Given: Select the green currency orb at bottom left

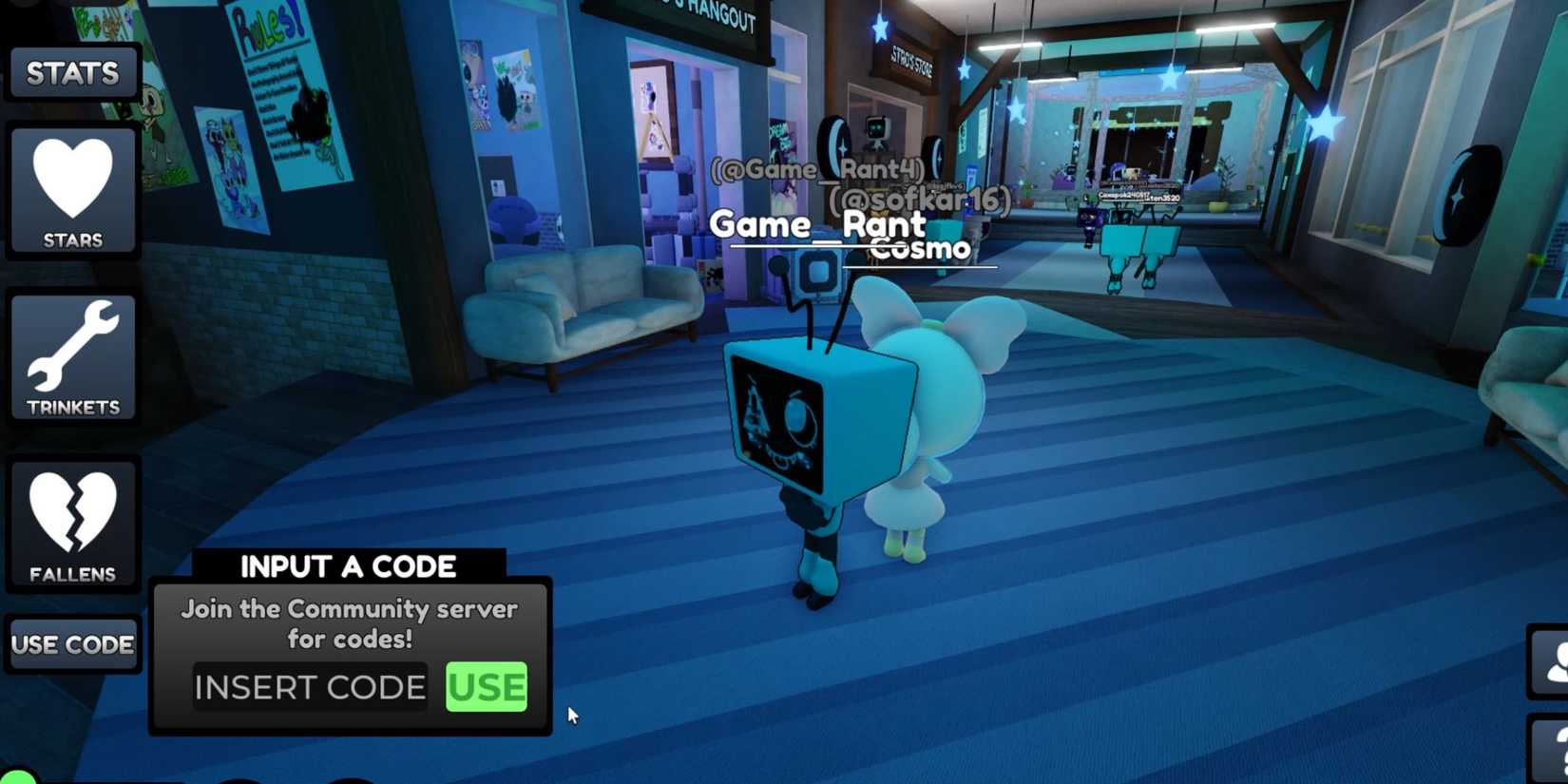Looking at the screenshot, I should 17,777.
